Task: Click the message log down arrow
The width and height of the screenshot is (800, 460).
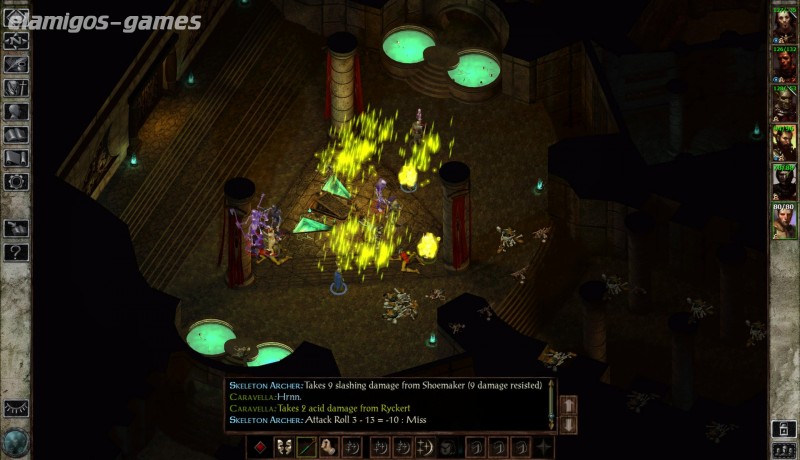Action: pos(568,424)
